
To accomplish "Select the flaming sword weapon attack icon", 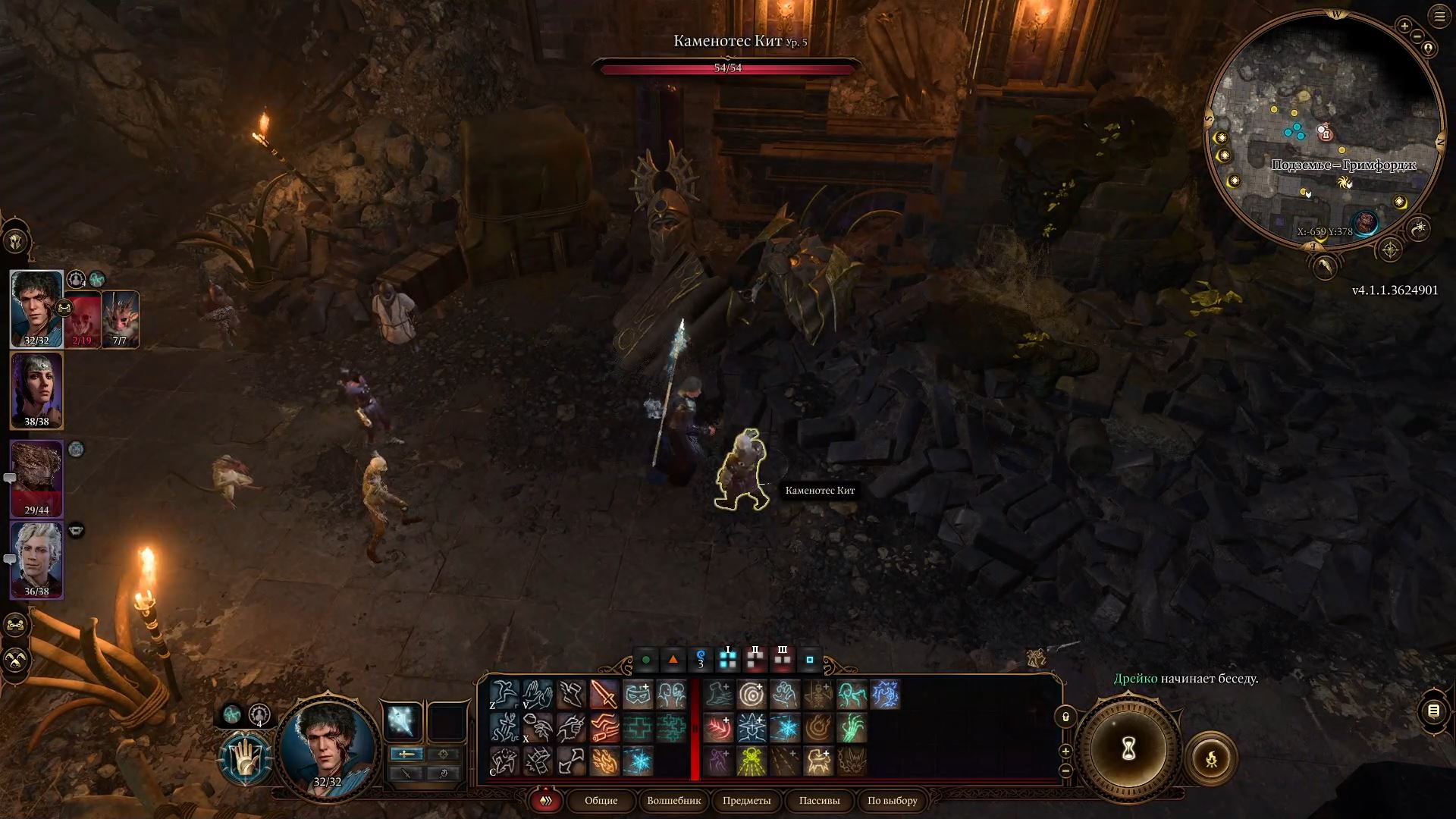I will 603,695.
